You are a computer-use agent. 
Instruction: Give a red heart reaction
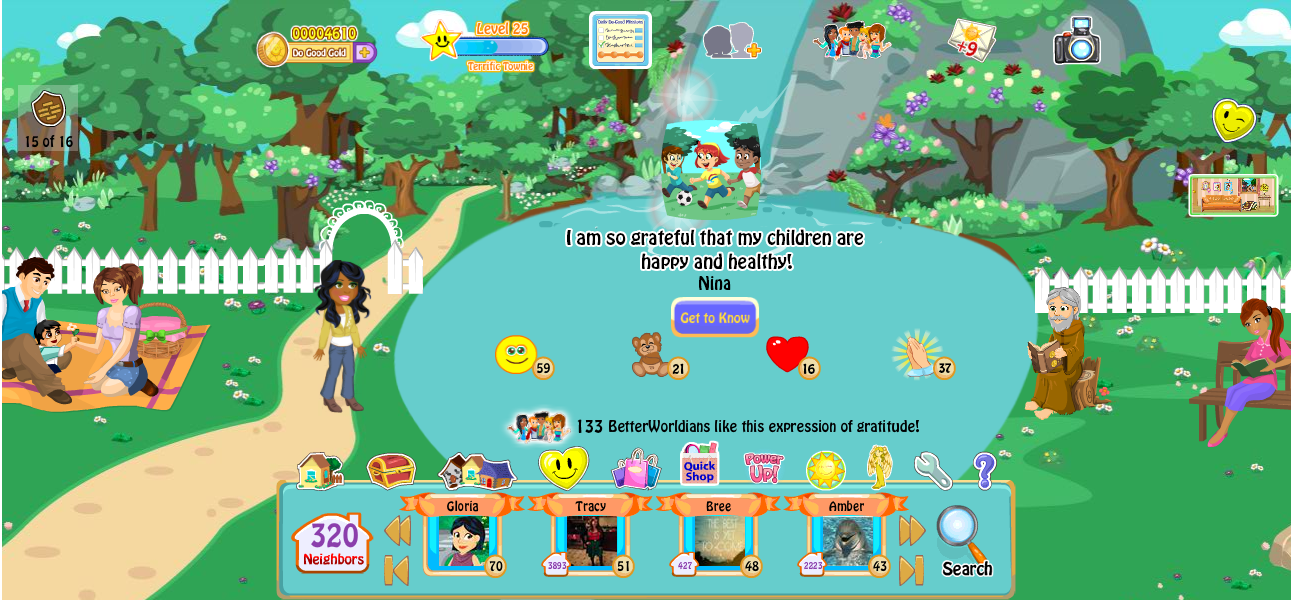pyautogui.click(x=787, y=354)
